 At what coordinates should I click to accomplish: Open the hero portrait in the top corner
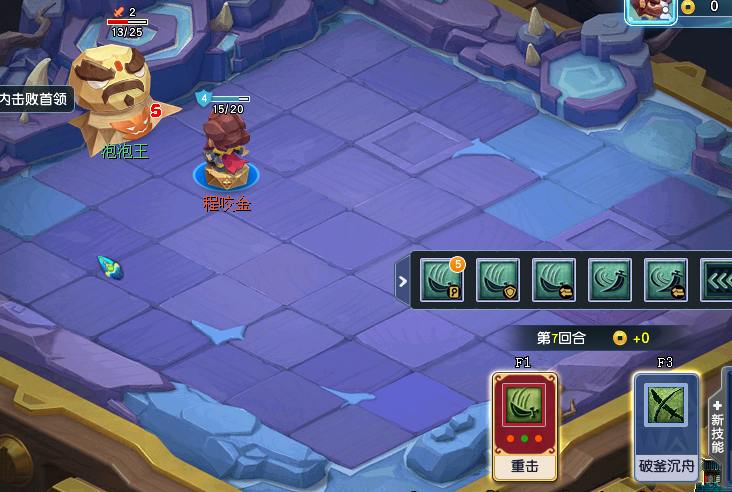tap(651, 9)
